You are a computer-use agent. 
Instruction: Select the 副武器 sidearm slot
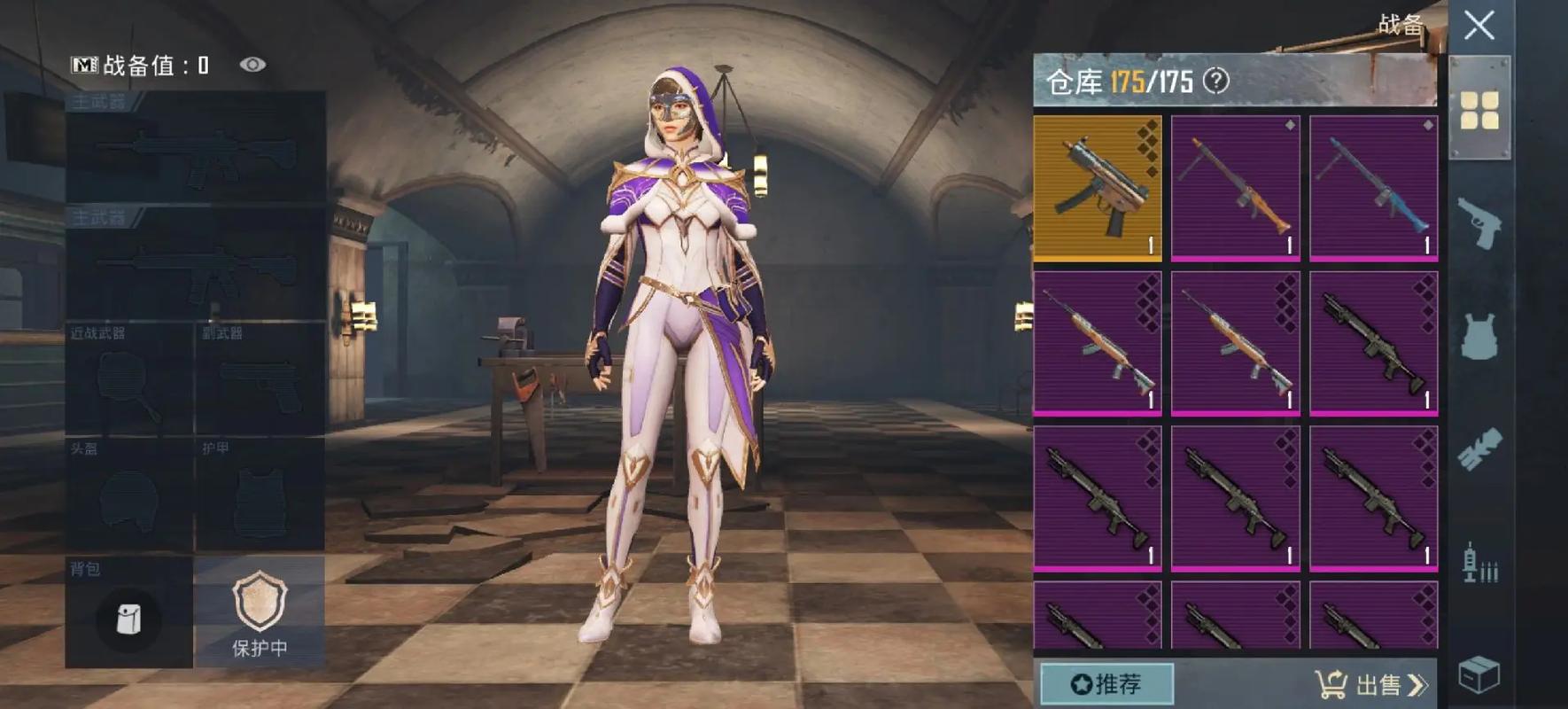coord(260,379)
